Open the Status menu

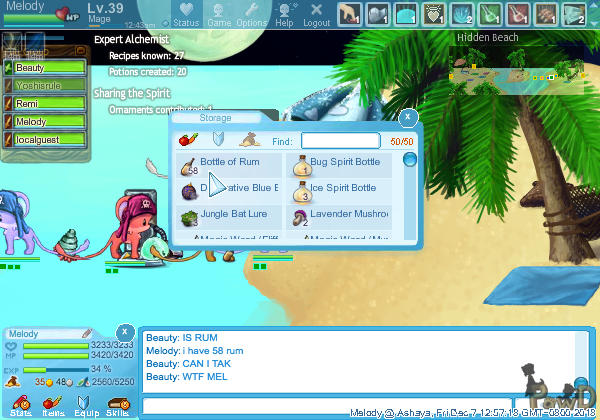coord(185,13)
